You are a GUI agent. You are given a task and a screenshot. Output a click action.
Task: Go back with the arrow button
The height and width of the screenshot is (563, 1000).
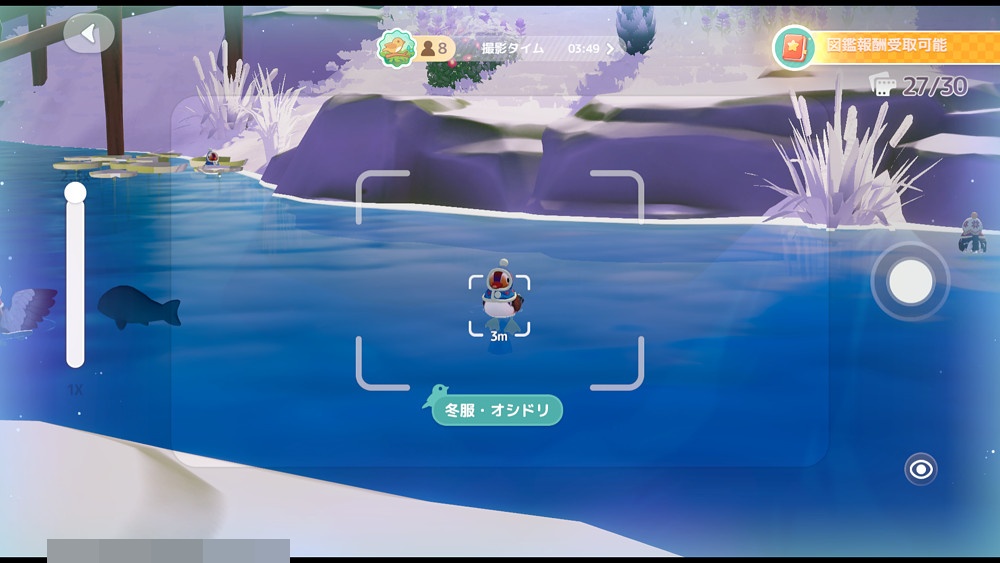(x=89, y=35)
